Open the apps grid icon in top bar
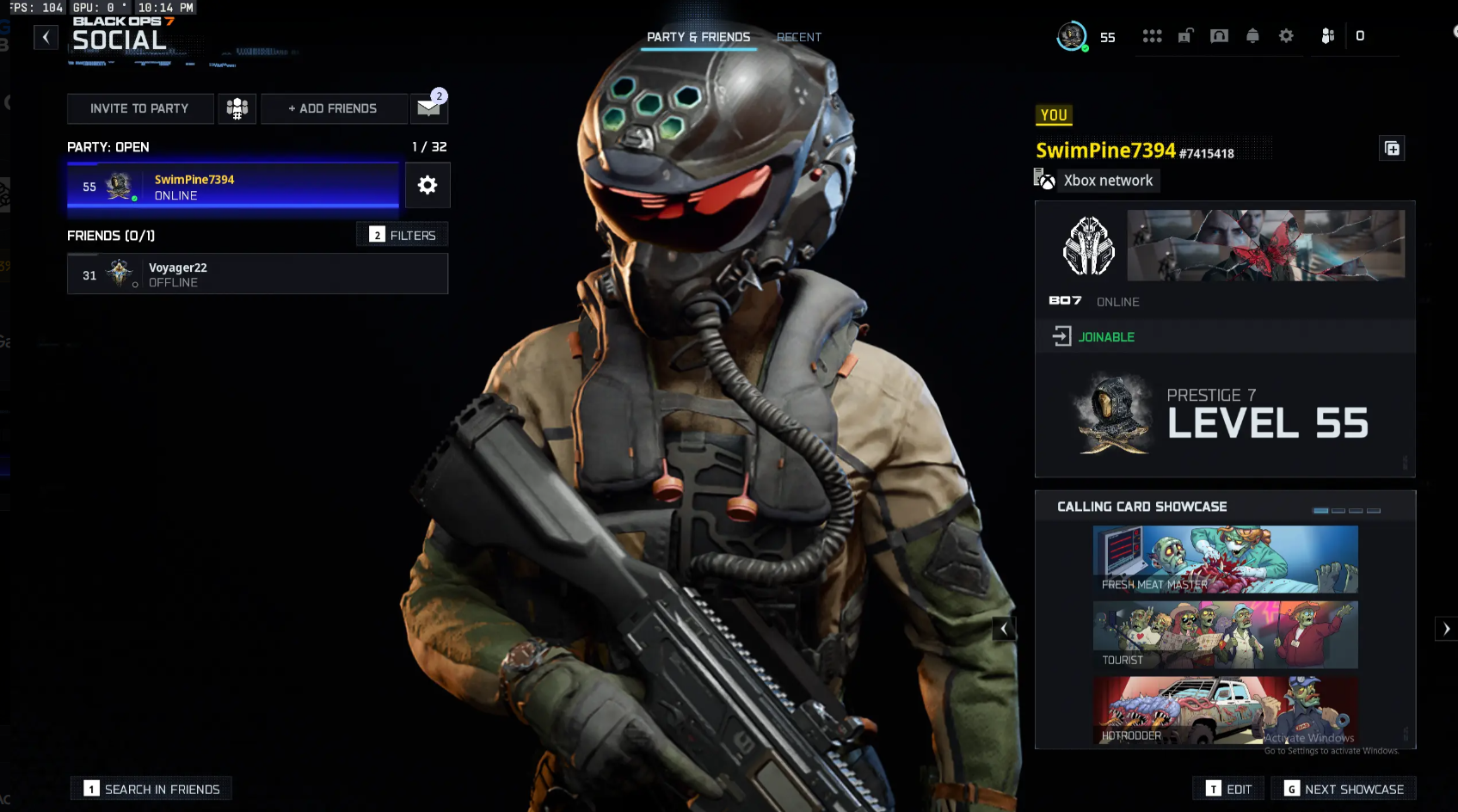This screenshot has height=812, width=1458. [1153, 35]
